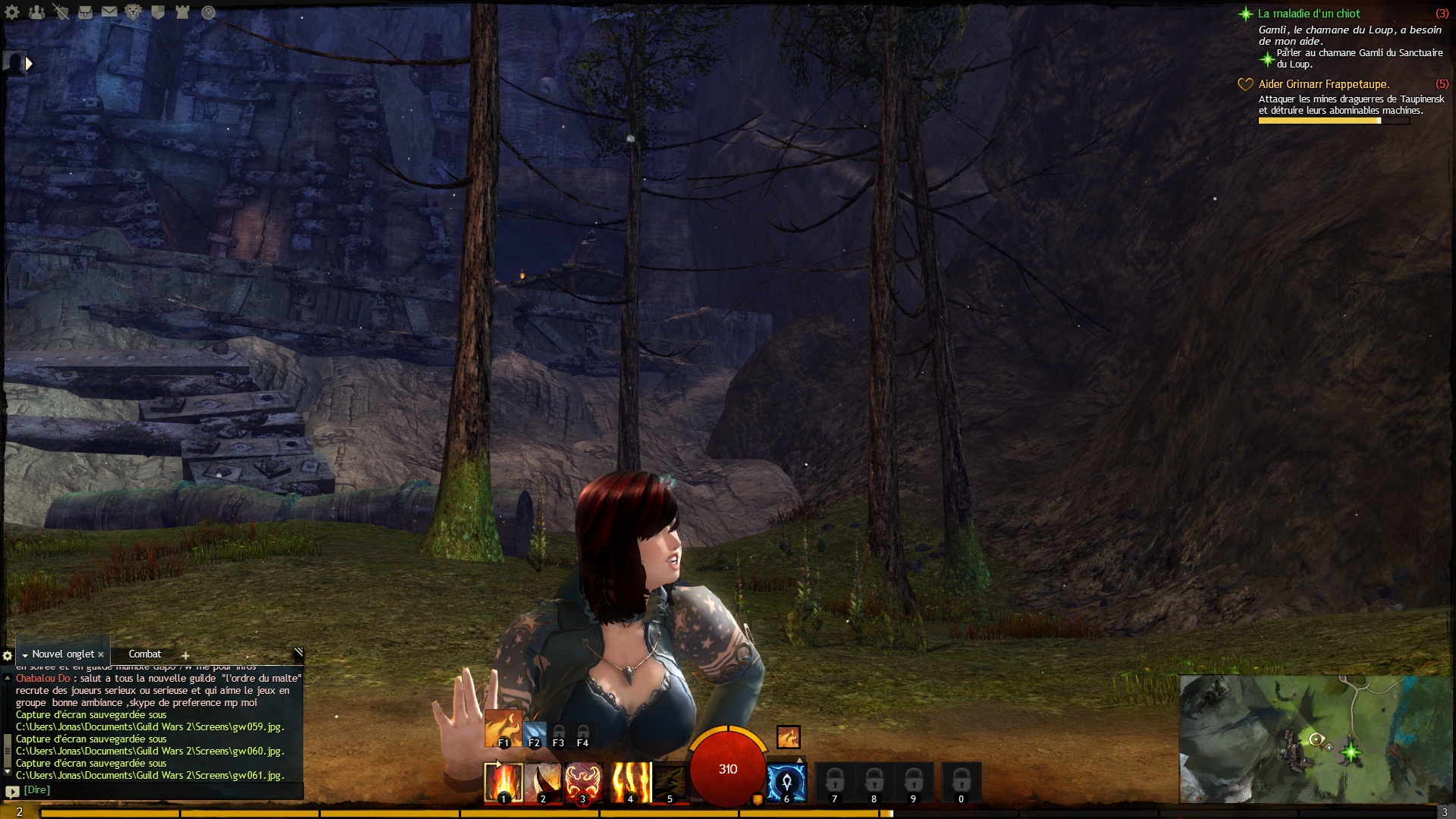The image size is (1456, 819).
Task: Open the hero panel sword-and-shield icon
Action: click(x=61, y=12)
